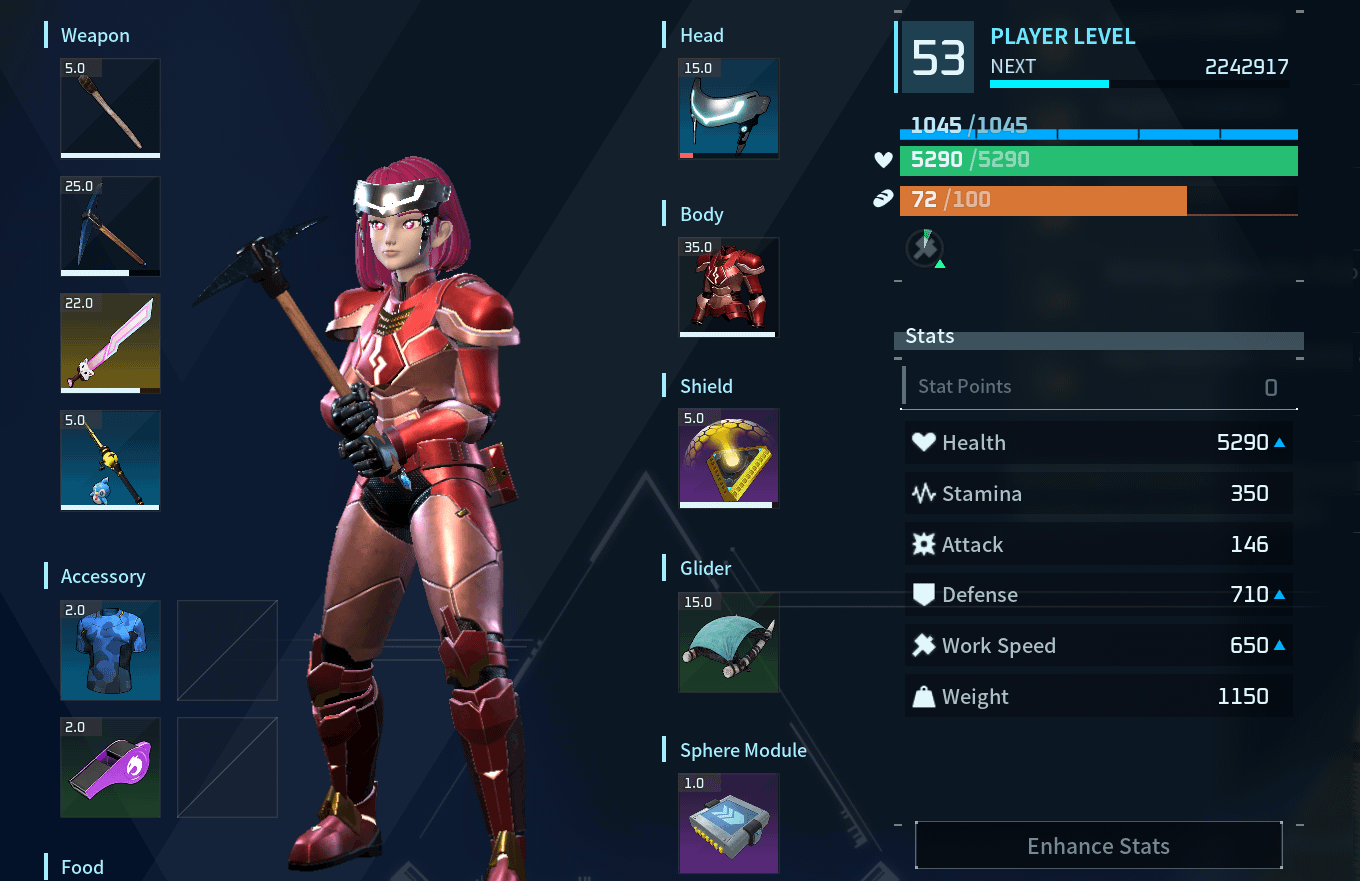Select the Weight stat row

click(x=1098, y=697)
